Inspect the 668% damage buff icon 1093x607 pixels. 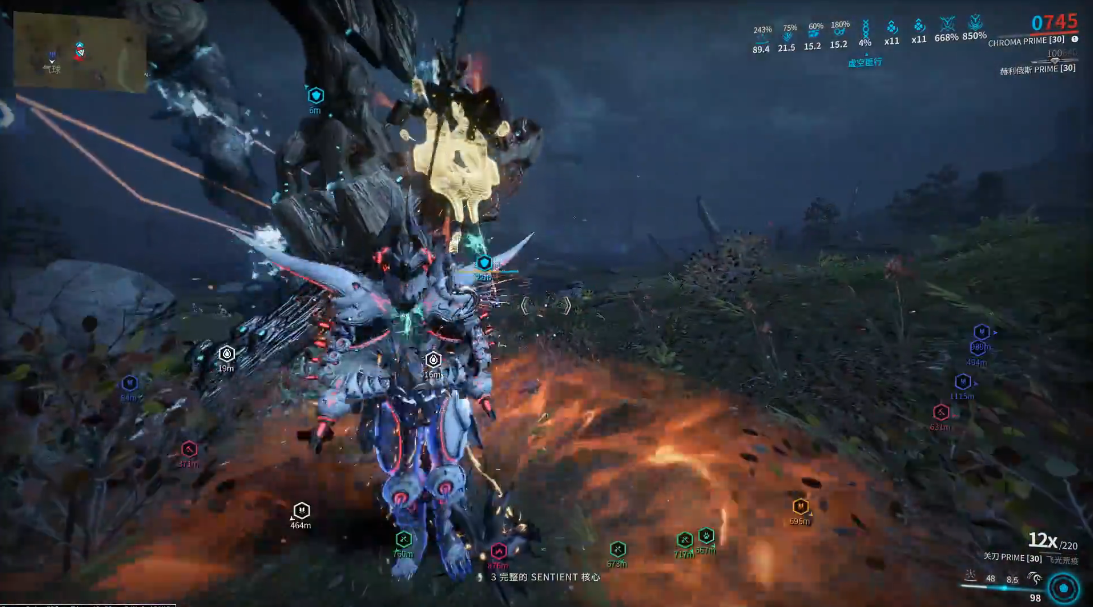946,22
